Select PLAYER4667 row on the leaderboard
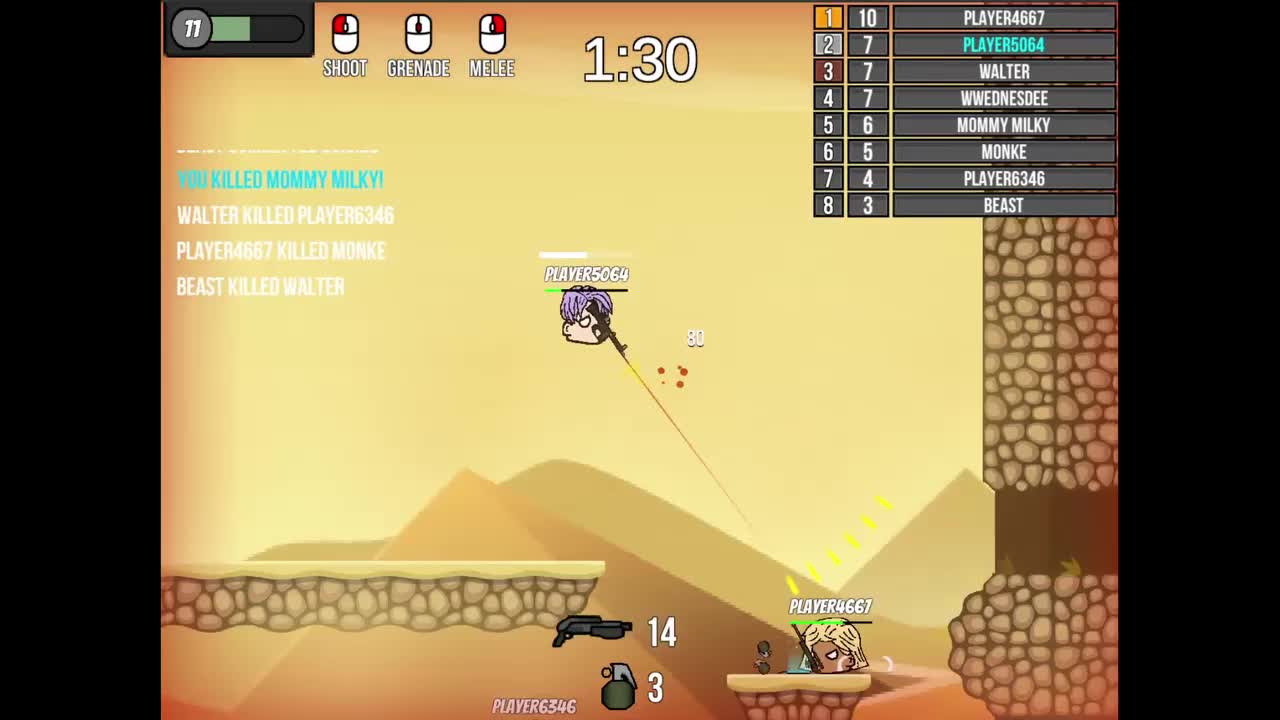The height and width of the screenshot is (720, 1280). coord(1003,17)
